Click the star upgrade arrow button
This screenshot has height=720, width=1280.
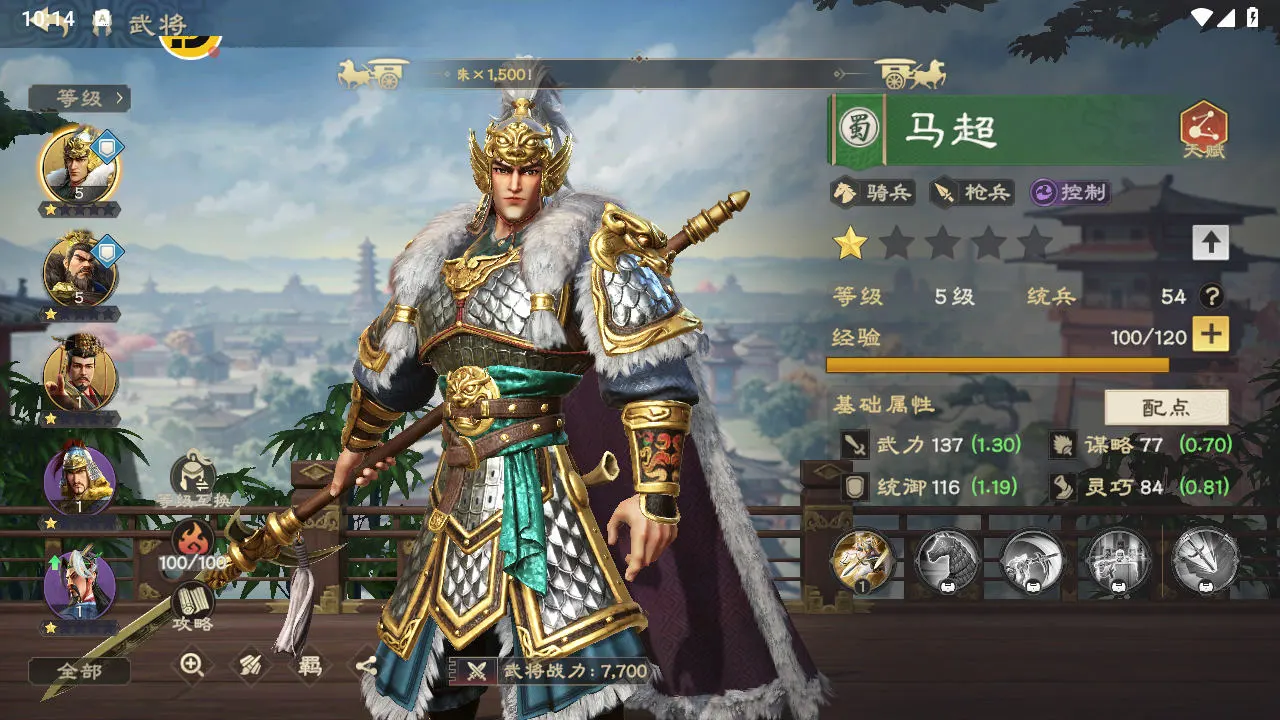tap(1210, 242)
